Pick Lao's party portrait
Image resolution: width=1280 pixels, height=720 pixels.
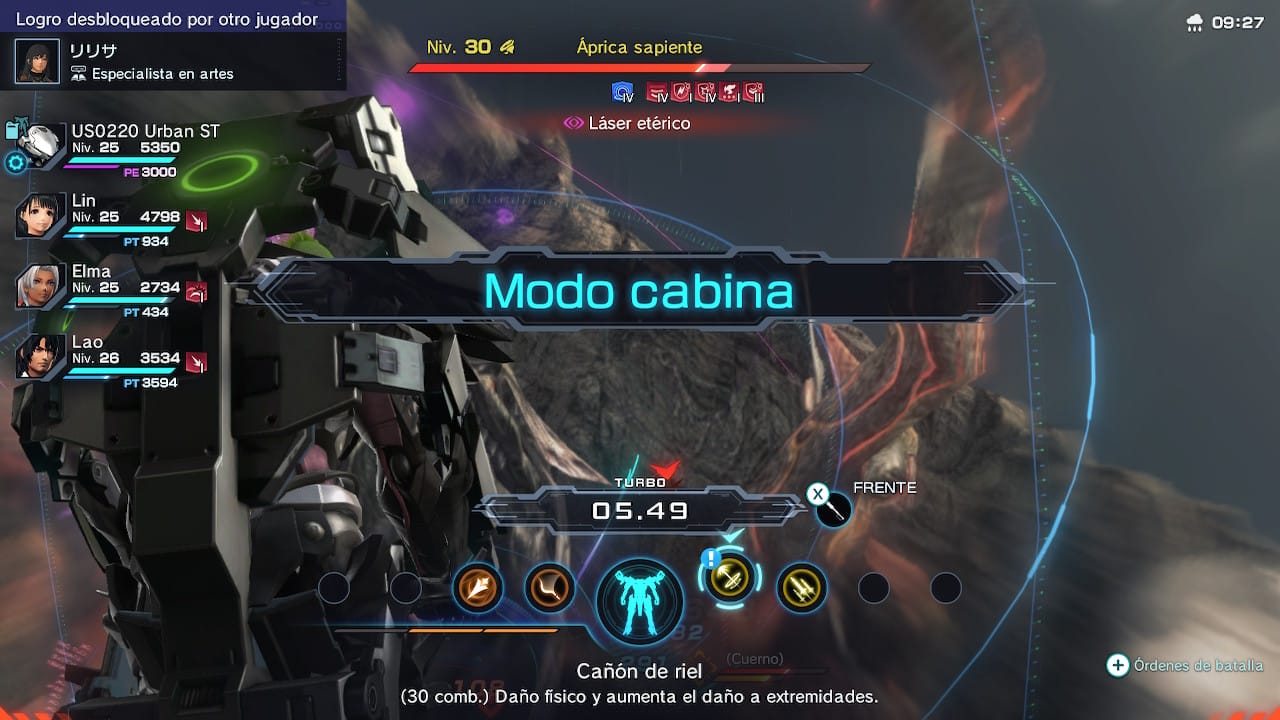coord(41,357)
